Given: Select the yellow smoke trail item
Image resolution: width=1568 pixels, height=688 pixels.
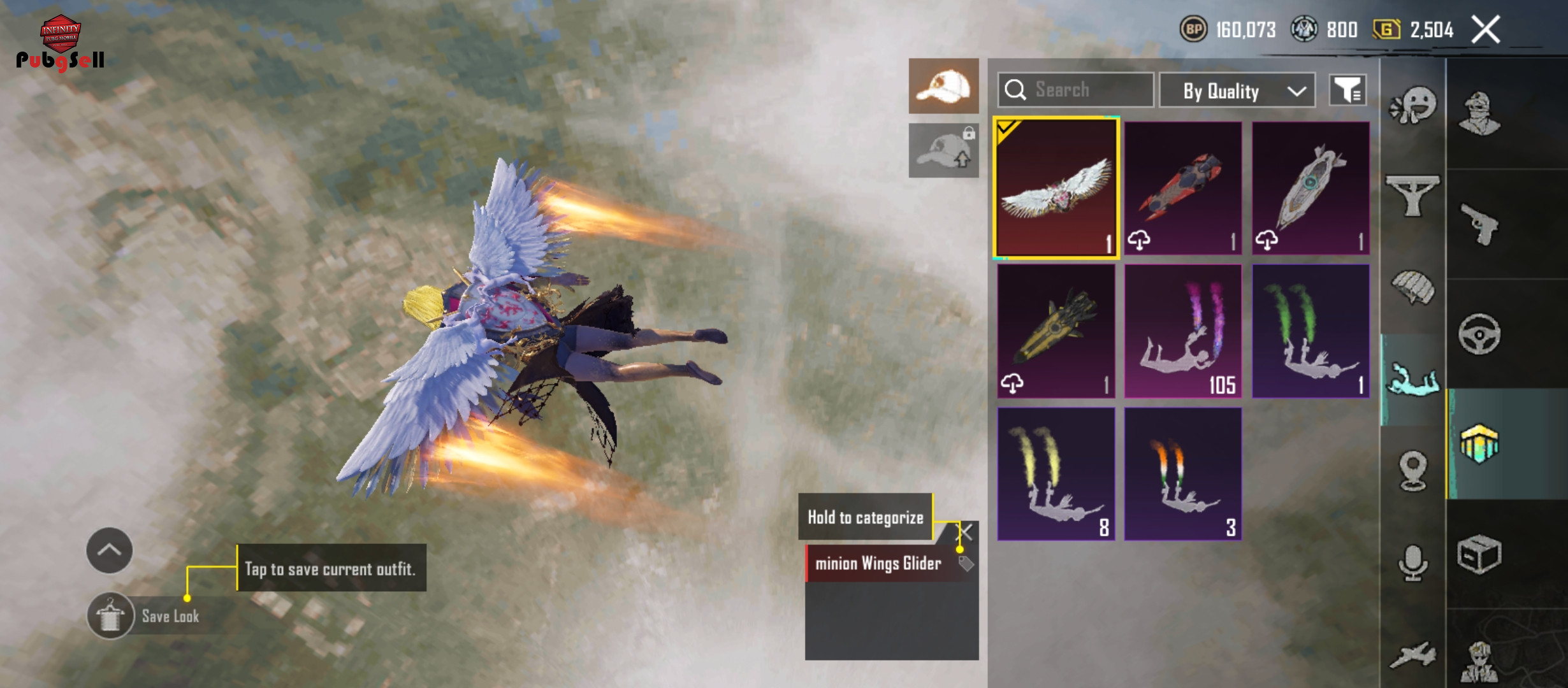Looking at the screenshot, I should 1056,474.
